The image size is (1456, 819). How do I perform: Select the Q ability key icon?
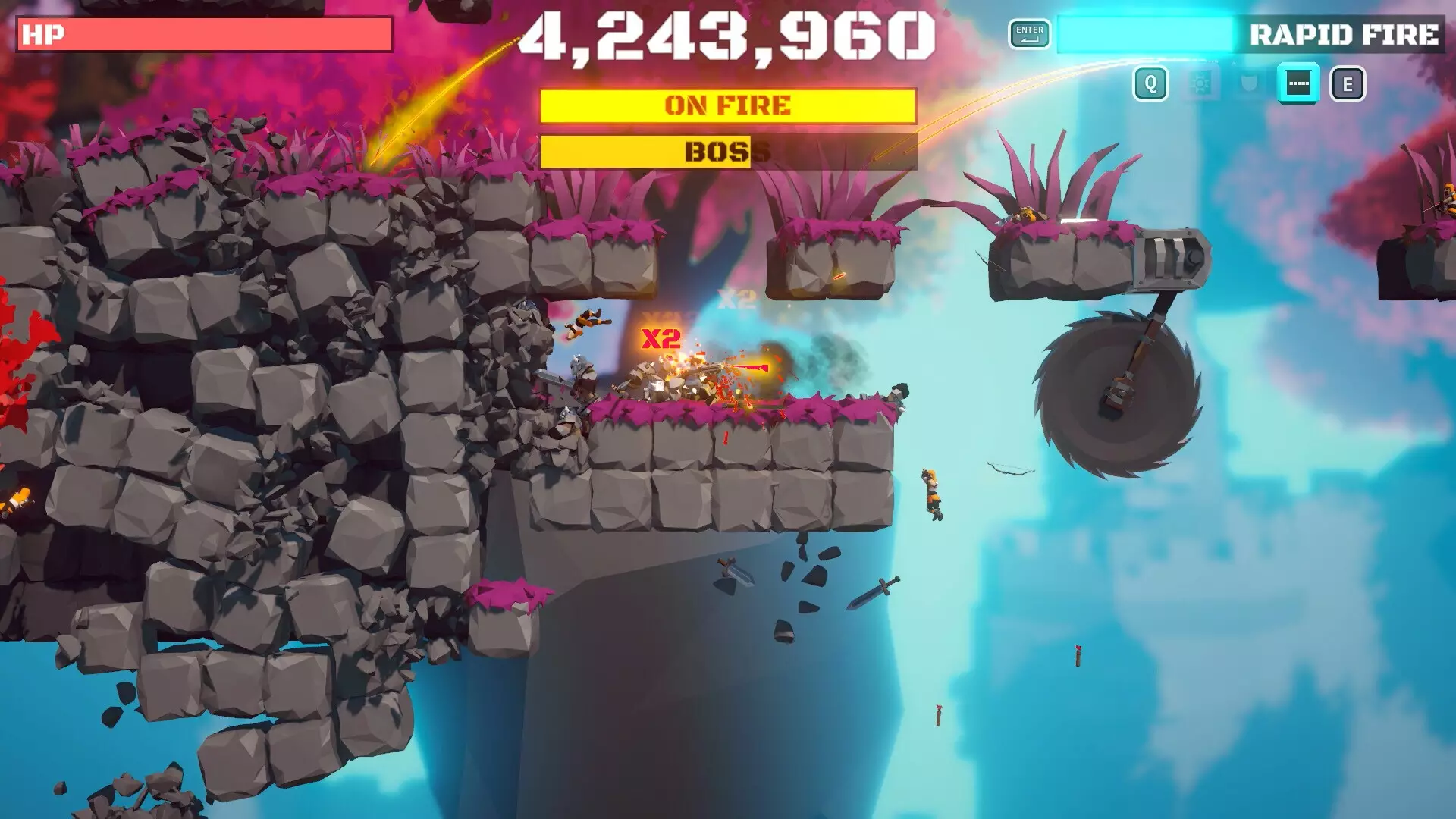1151,83
